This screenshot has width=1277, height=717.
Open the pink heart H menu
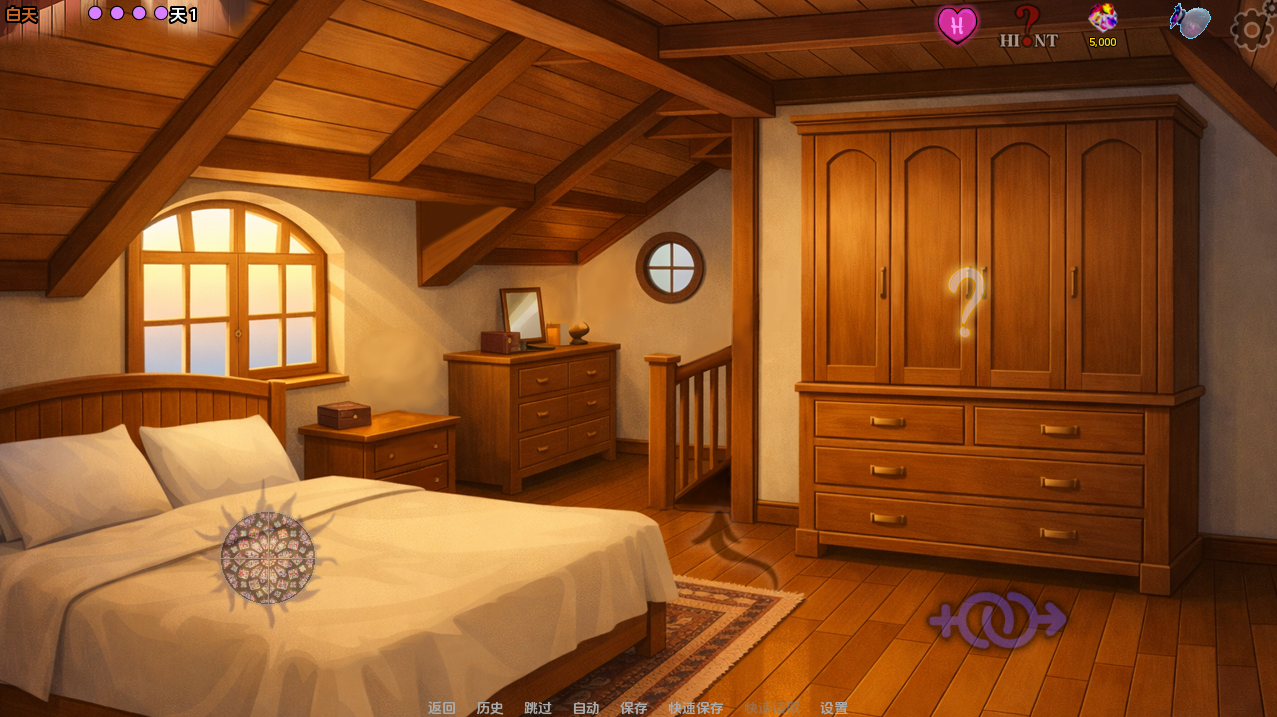point(957,25)
